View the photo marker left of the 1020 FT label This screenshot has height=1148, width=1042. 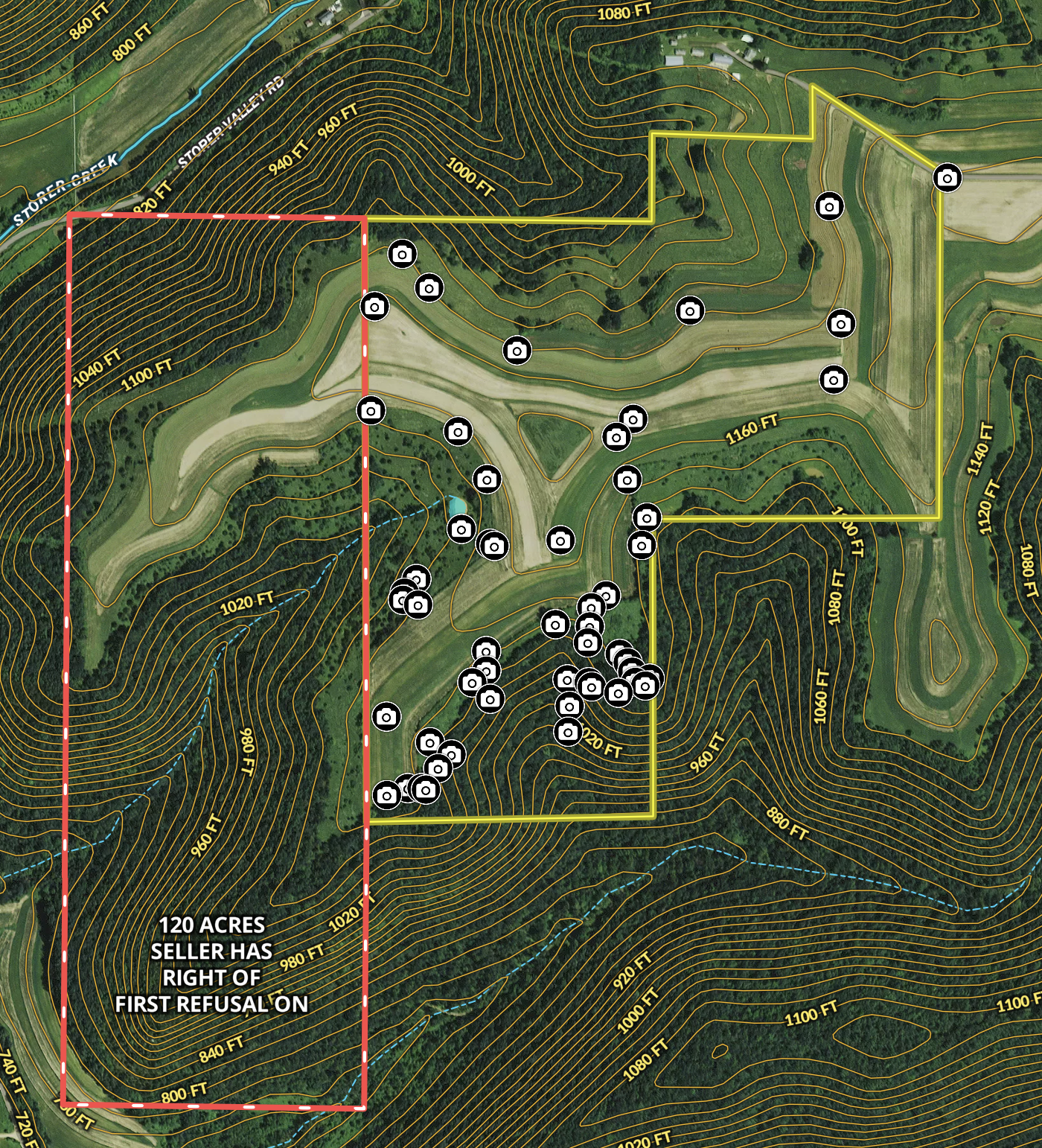(568, 732)
